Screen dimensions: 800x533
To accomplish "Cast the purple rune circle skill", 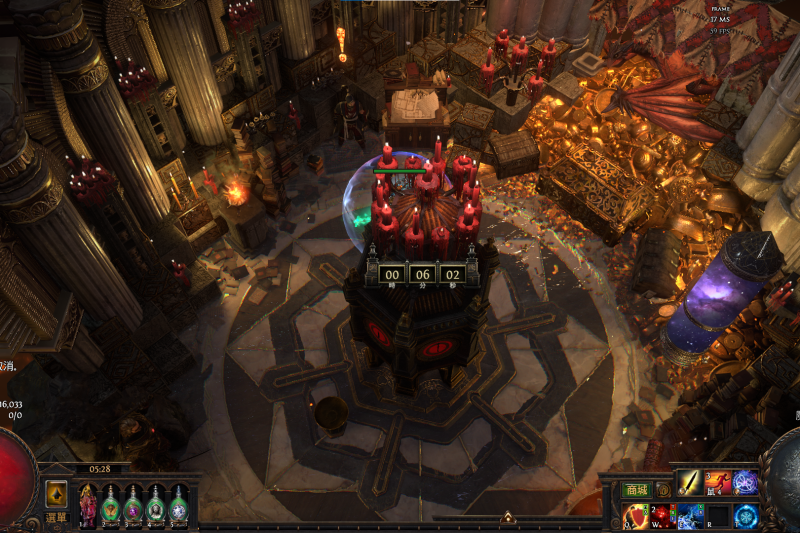I will tap(746, 483).
